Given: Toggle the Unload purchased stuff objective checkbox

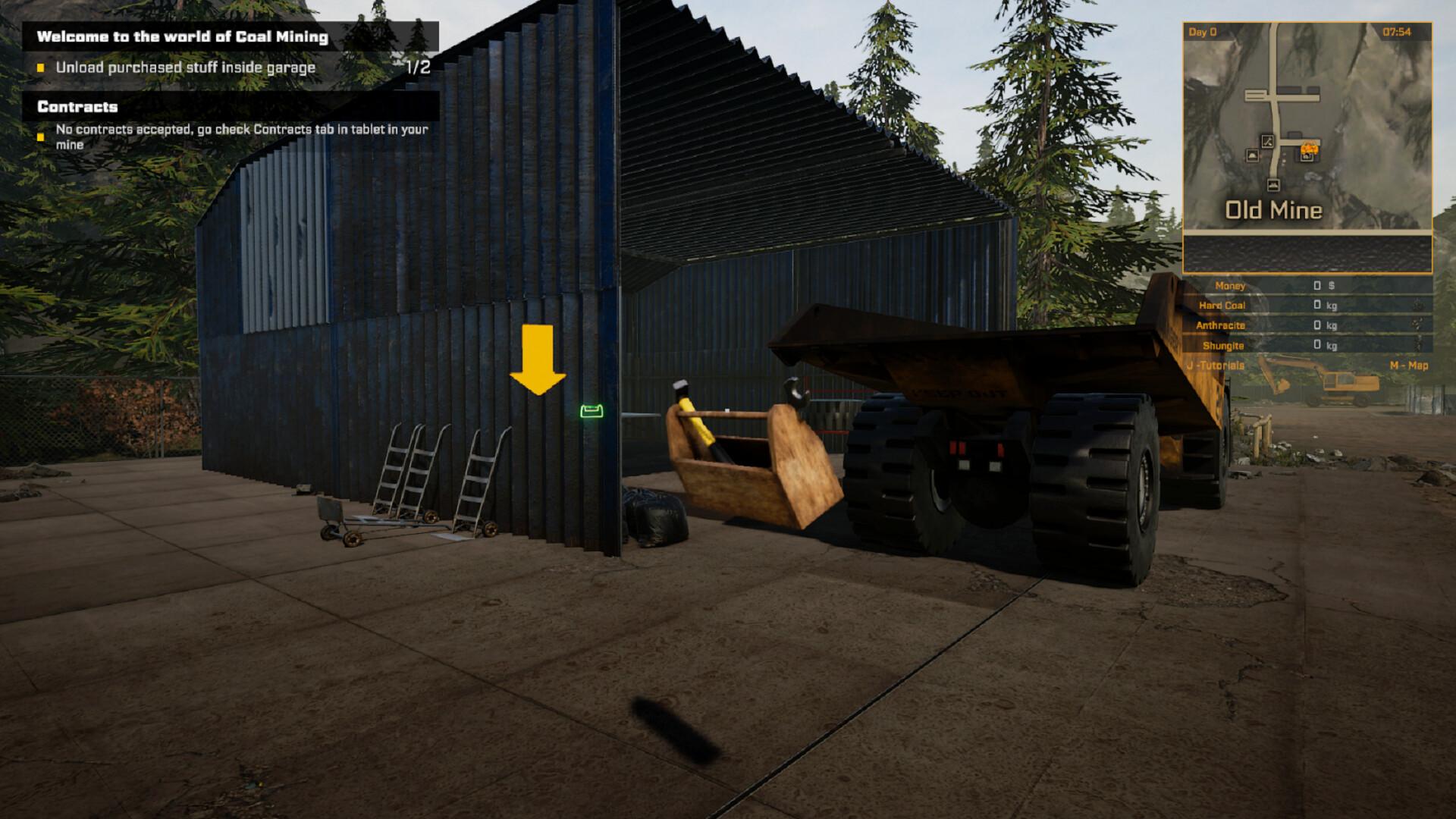Looking at the screenshot, I should (x=41, y=67).
